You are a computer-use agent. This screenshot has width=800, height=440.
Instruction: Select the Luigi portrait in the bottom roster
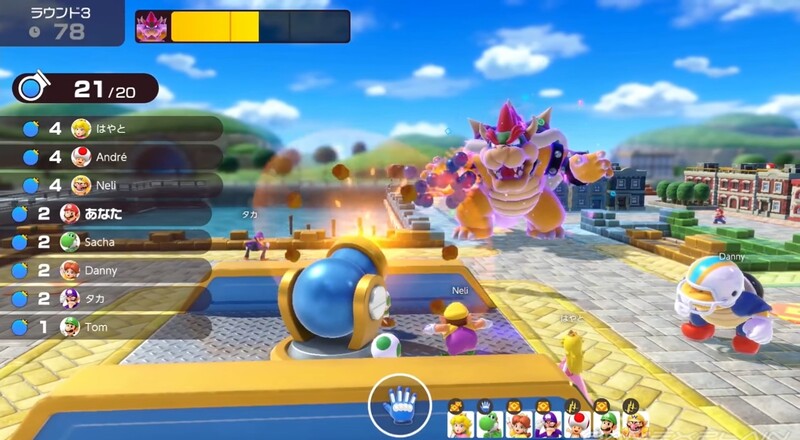click(x=605, y=424)
